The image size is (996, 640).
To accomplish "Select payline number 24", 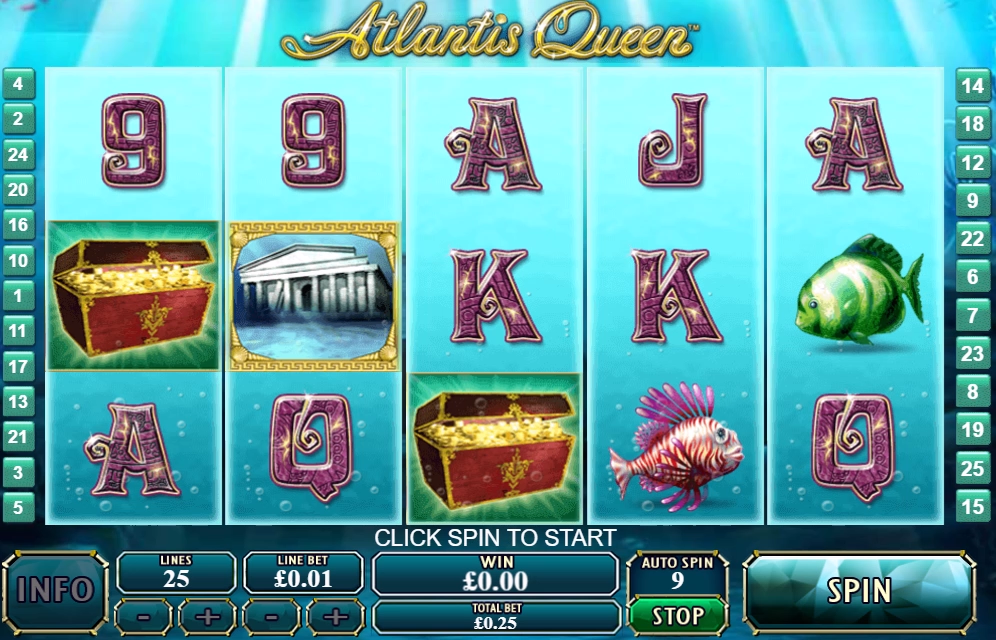I will coord(18,154).
